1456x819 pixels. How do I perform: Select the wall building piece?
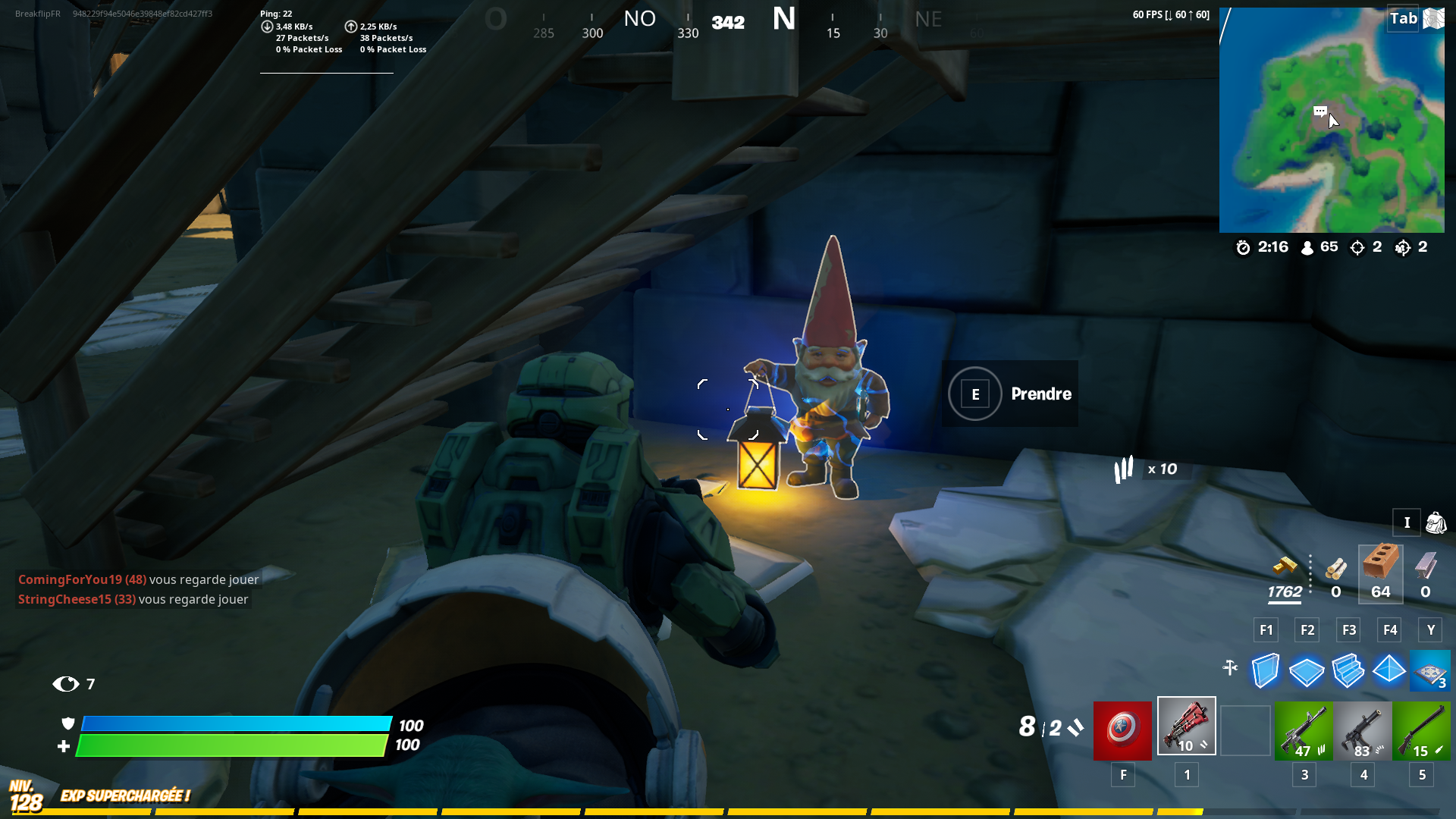tap(1265, 670)
